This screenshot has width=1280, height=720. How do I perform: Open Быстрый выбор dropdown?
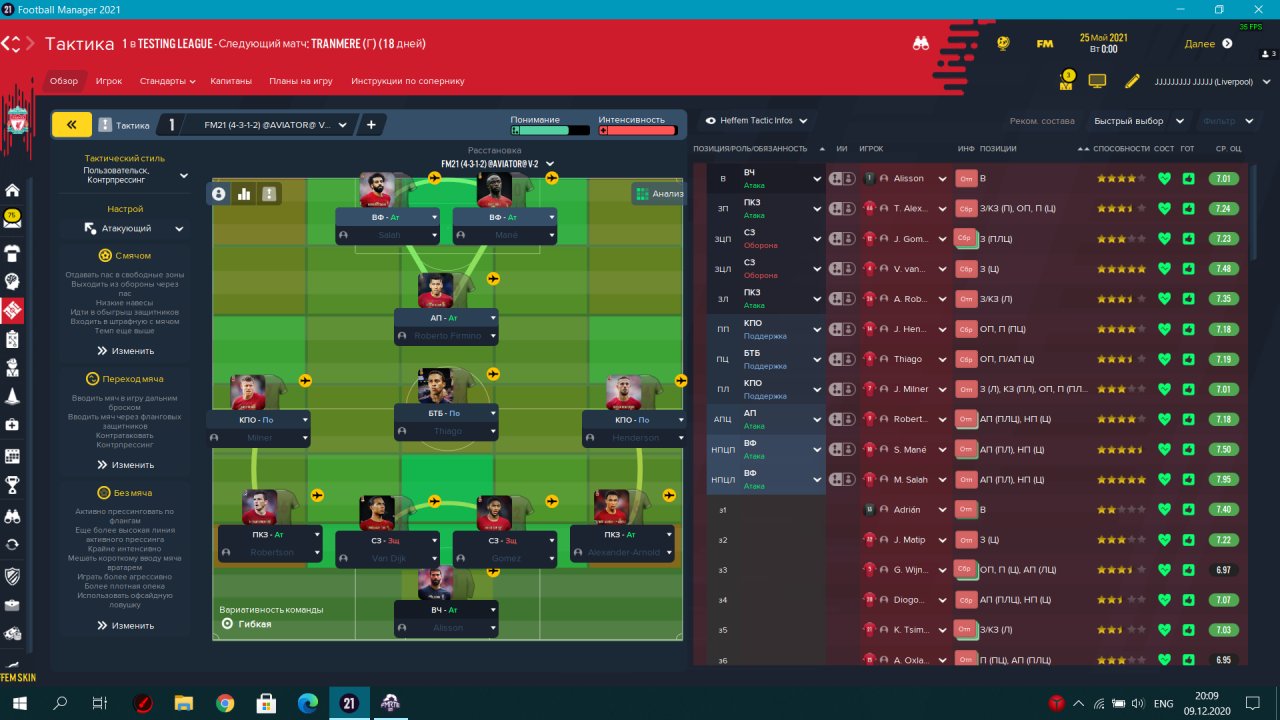click(1135, 121)
